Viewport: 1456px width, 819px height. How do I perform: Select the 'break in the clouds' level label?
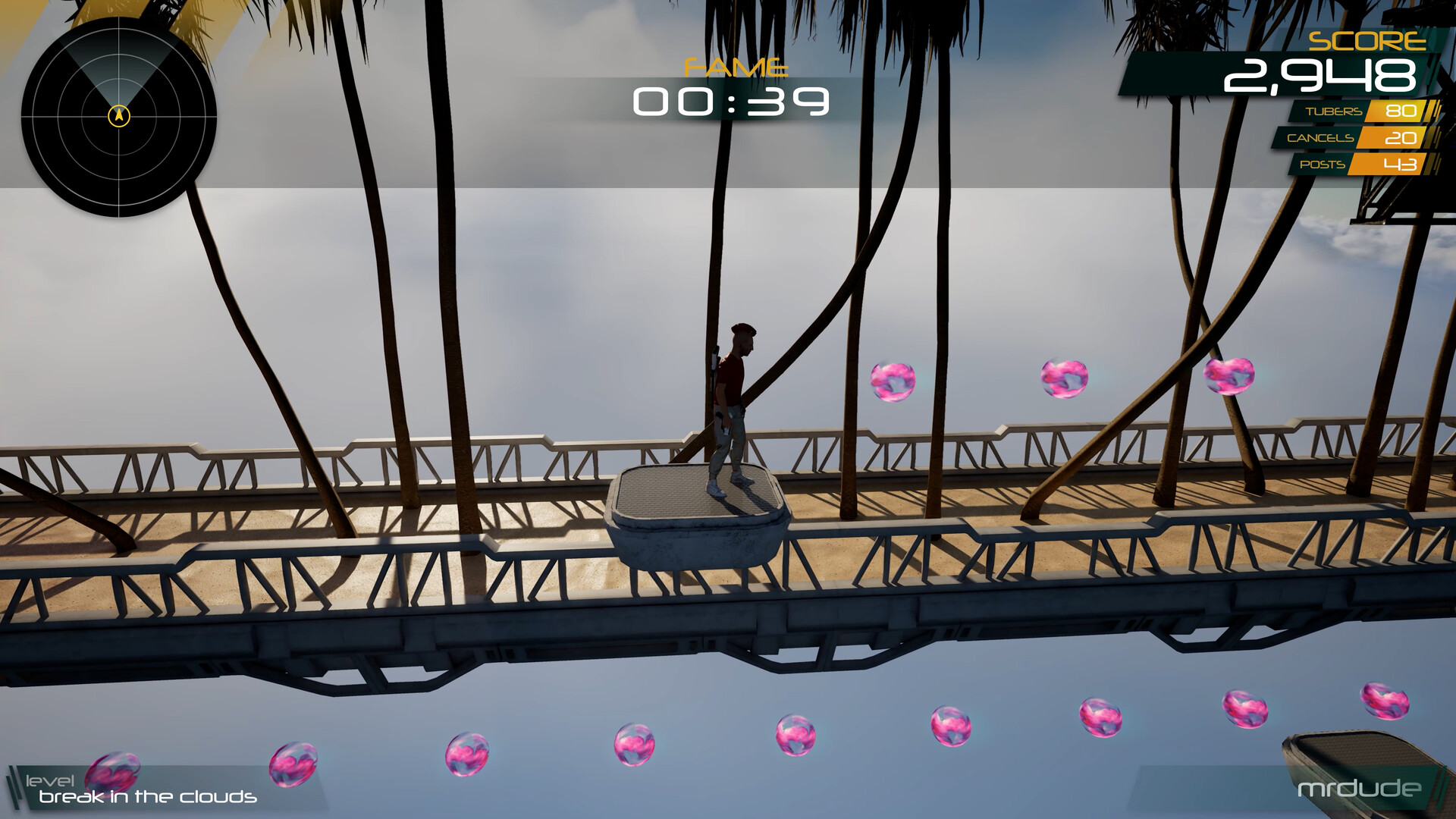148,799
